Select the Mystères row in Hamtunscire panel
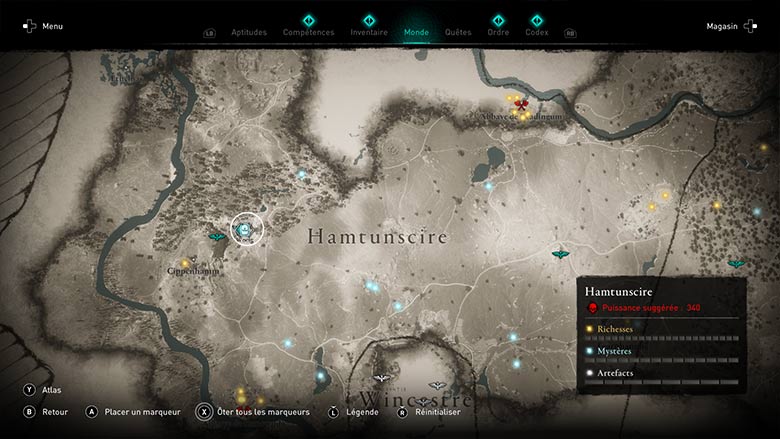Image resolution: width=780 pixels, height=439 pixels. pos(662,351)
